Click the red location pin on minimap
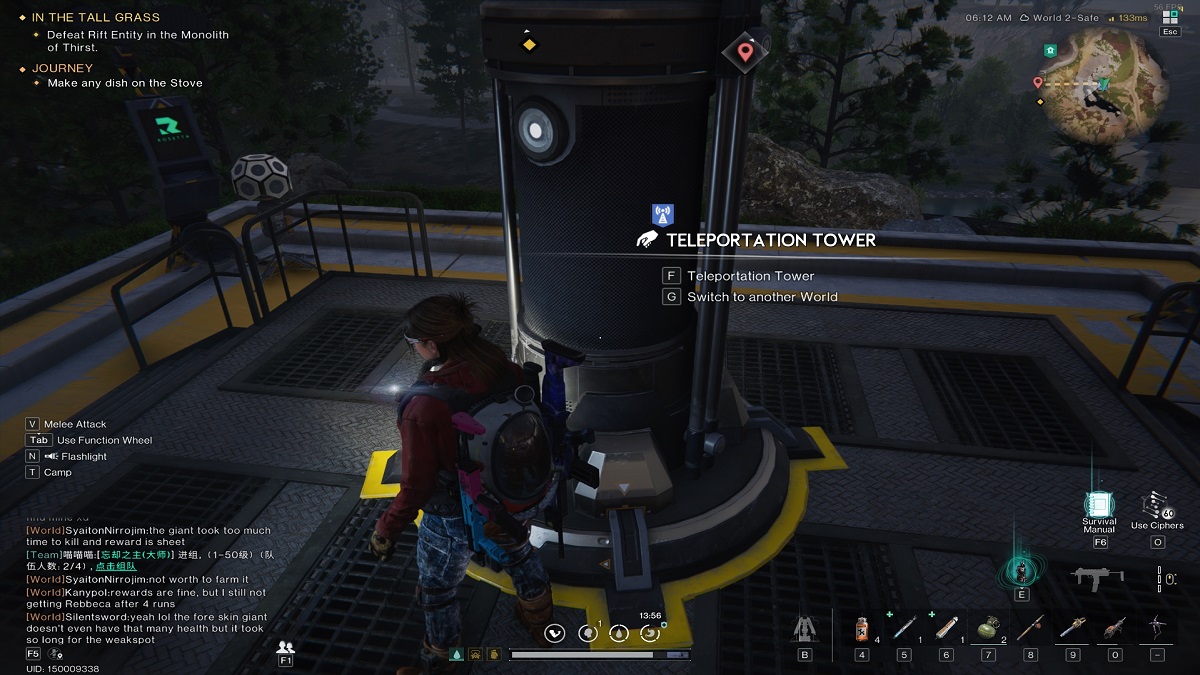 [1038, 82]
